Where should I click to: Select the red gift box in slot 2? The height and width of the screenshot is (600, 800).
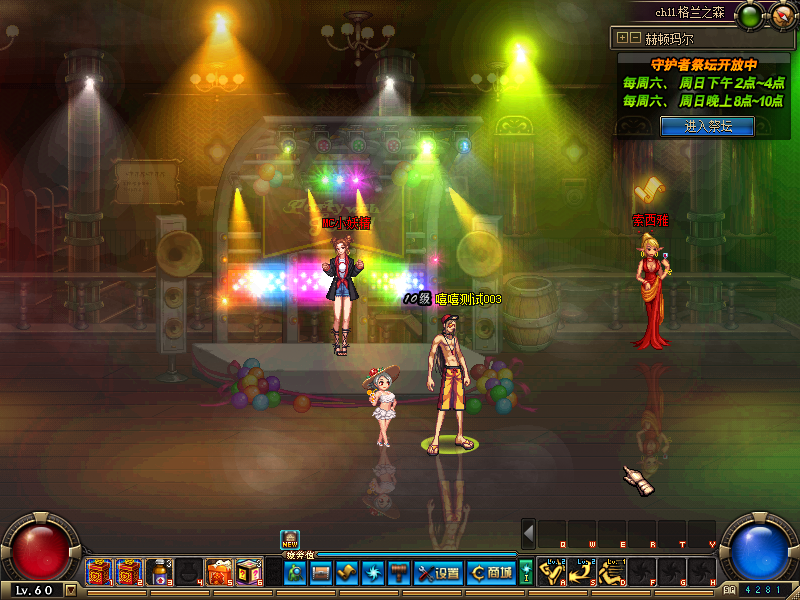(x=128, y=572)
